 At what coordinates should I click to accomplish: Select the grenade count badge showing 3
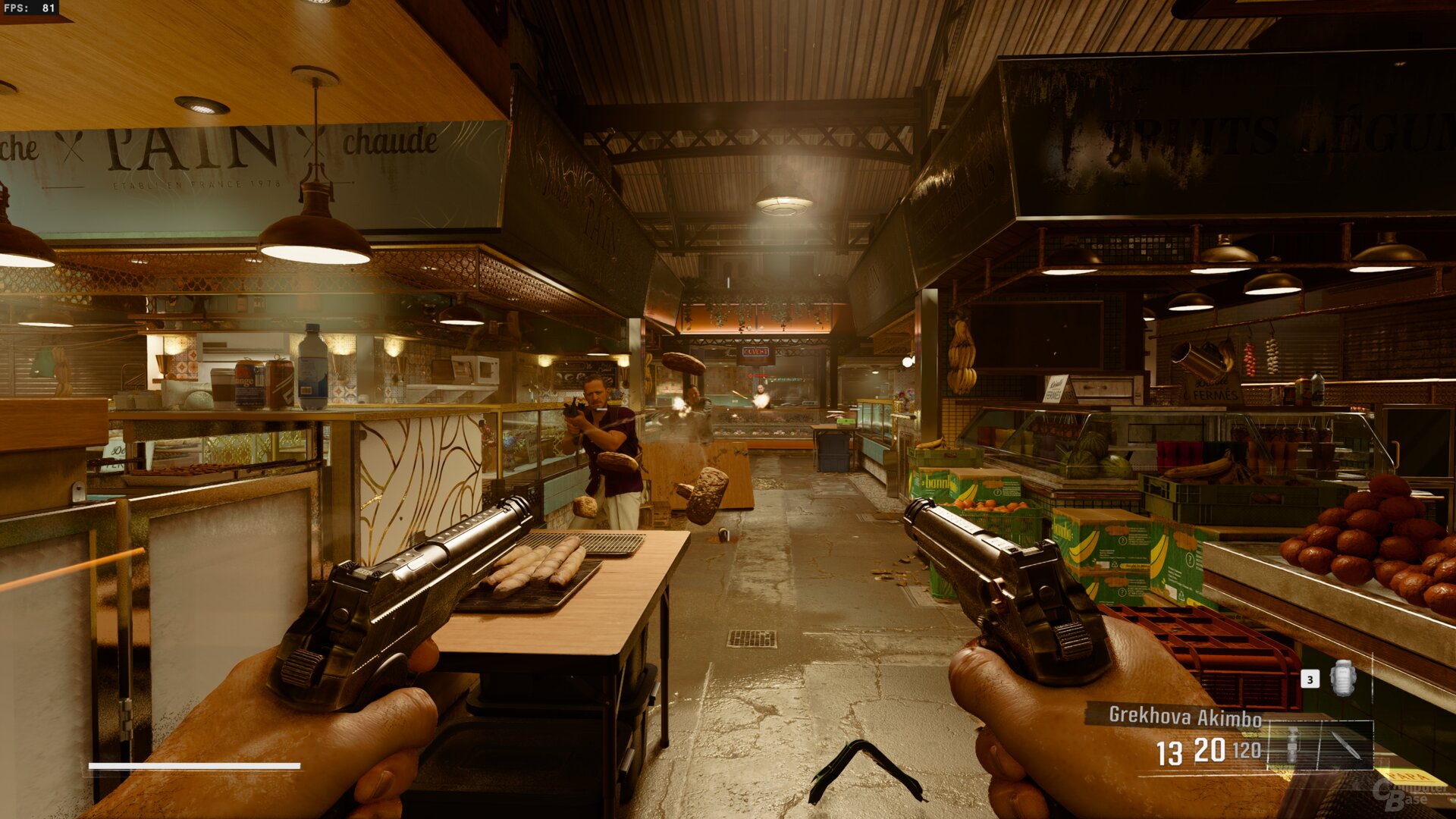coord(1310,679)
